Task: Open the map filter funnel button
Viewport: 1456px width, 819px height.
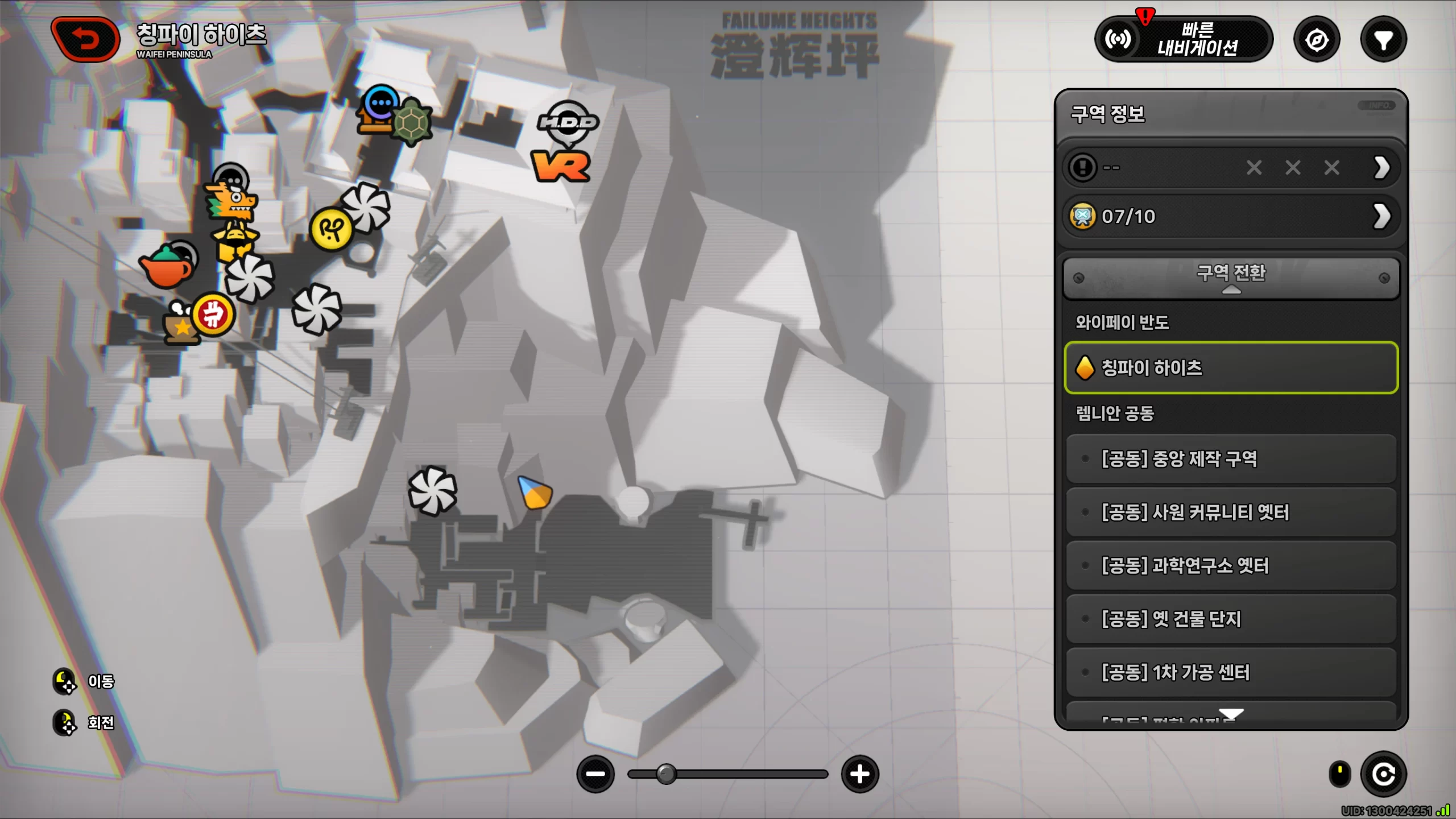Action: click(1383, 40)
